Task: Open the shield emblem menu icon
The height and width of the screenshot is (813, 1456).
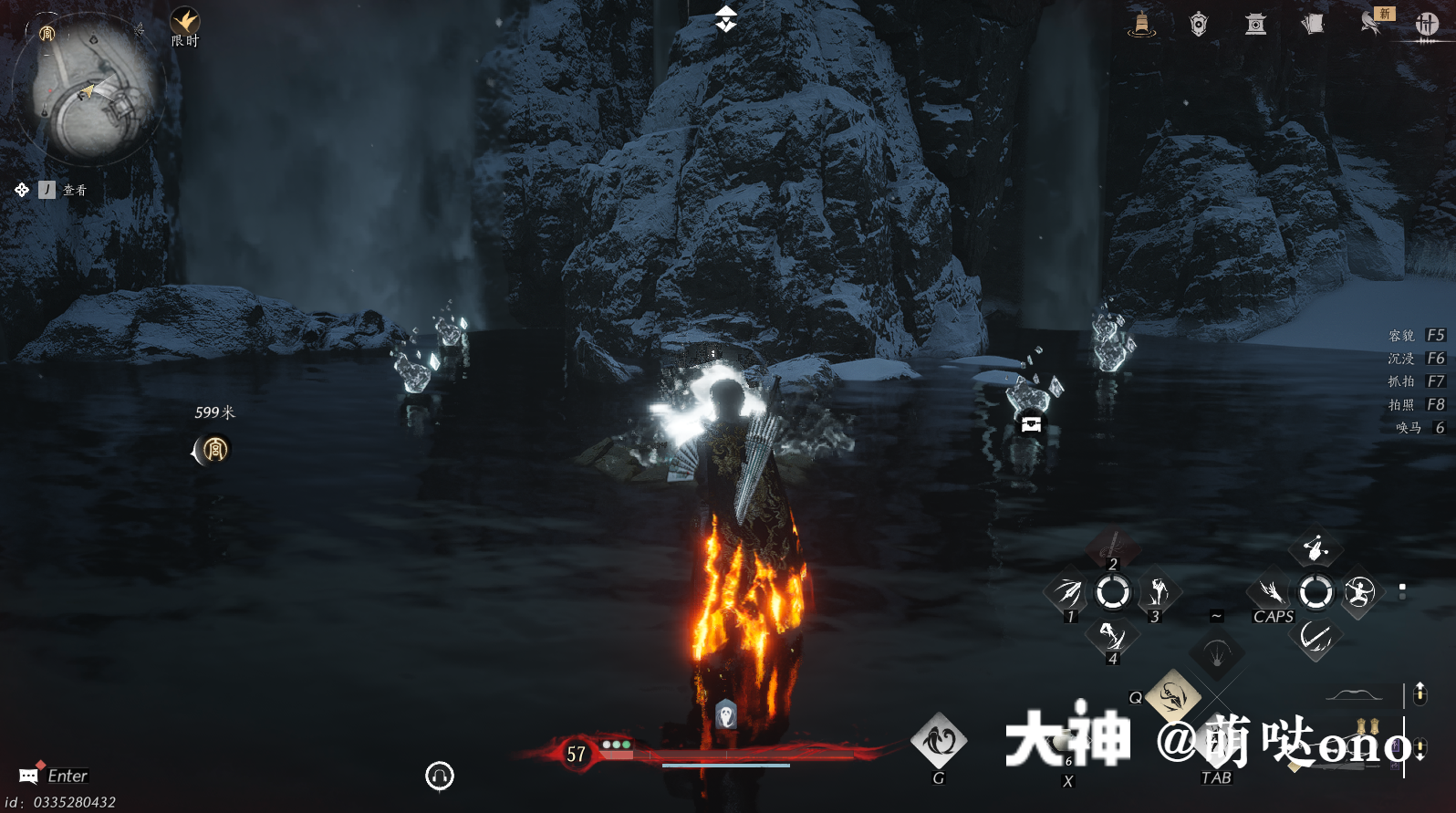Action: [1199, 25]
